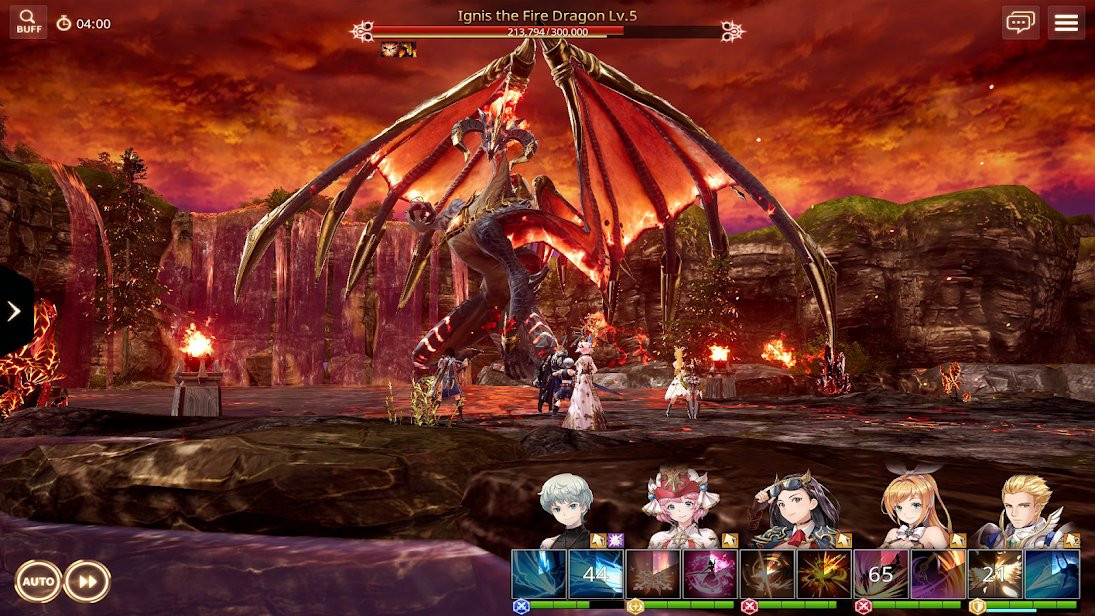This screenshot has height=616, width=1095.
Task: Trigger goggles girl's yellow explosion skill
Action: click(824, 574)
